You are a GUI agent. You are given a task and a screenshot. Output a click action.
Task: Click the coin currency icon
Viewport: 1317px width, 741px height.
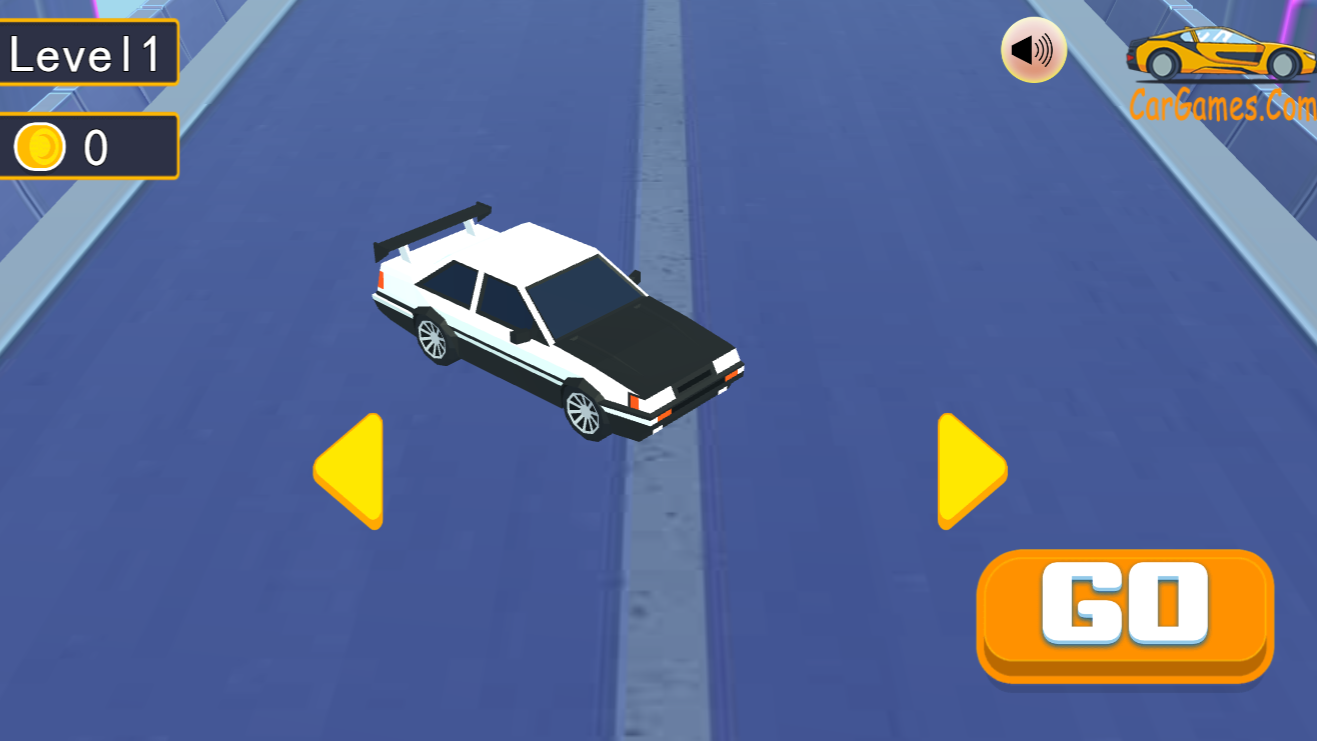(x=38, y=144)
